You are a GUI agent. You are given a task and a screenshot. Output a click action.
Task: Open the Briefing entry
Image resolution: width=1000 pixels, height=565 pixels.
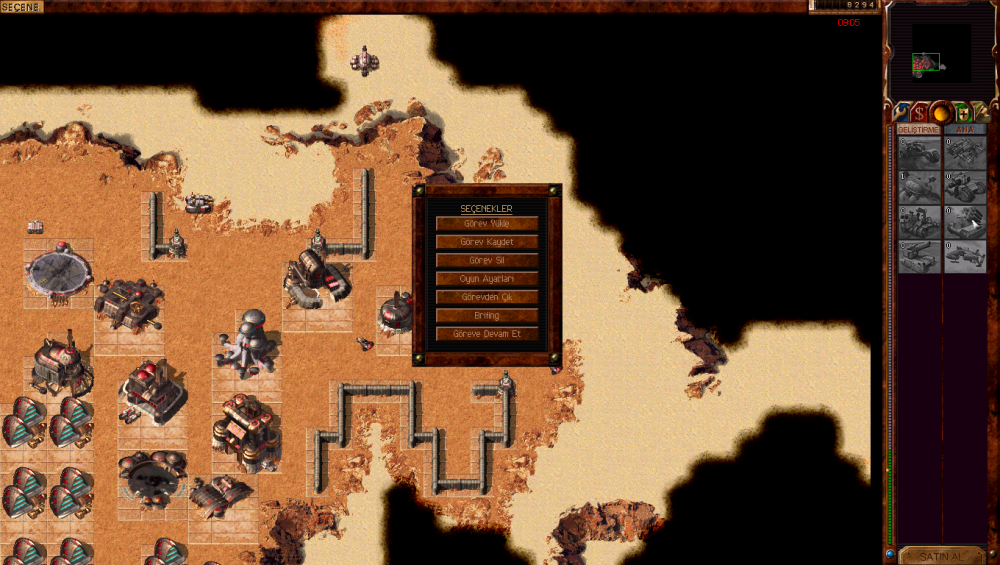[487, 316]
